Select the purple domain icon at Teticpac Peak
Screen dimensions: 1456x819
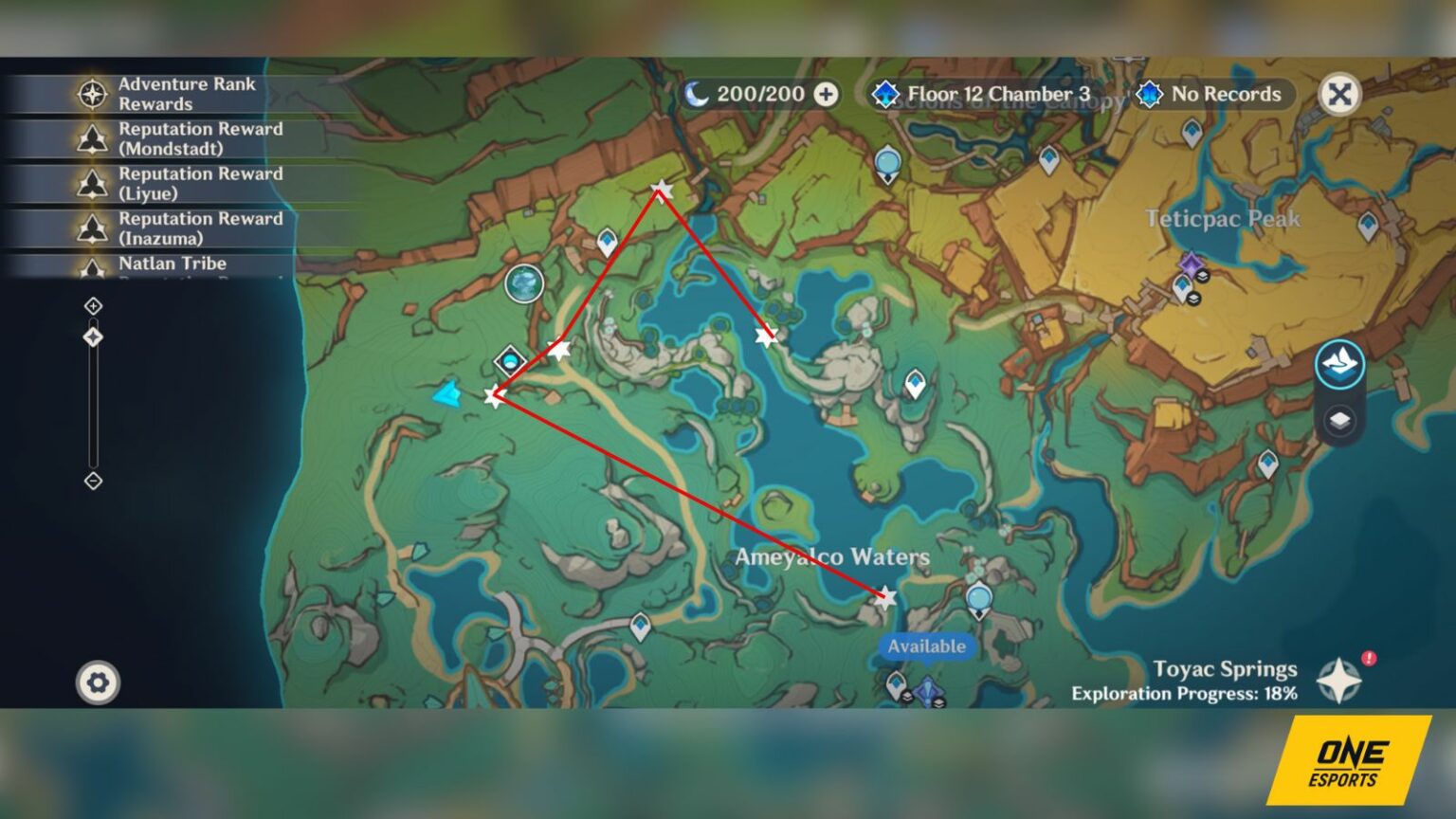click(x=1189, y=262)
